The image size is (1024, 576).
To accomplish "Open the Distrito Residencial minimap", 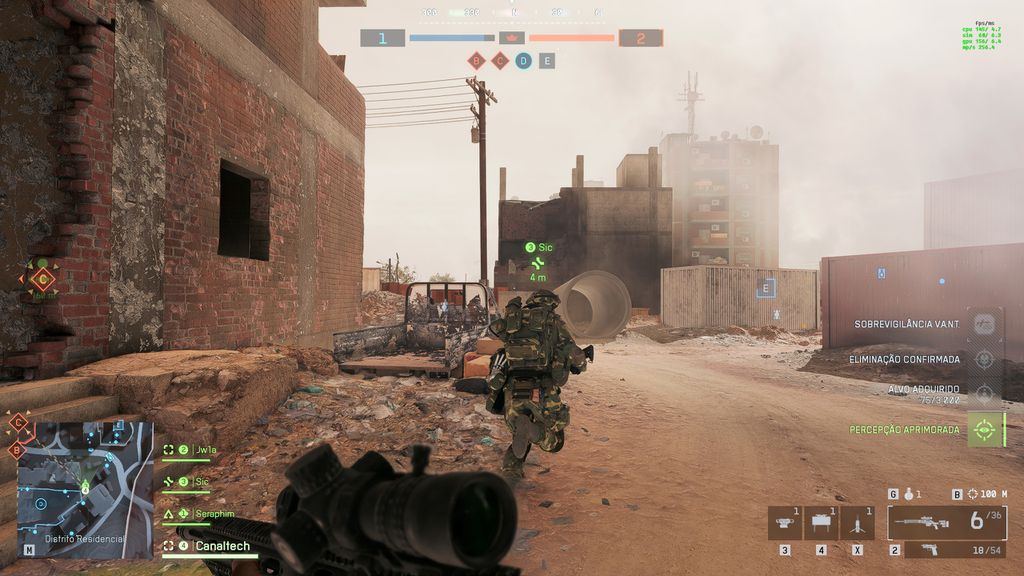I will click(x=85, y=487).
